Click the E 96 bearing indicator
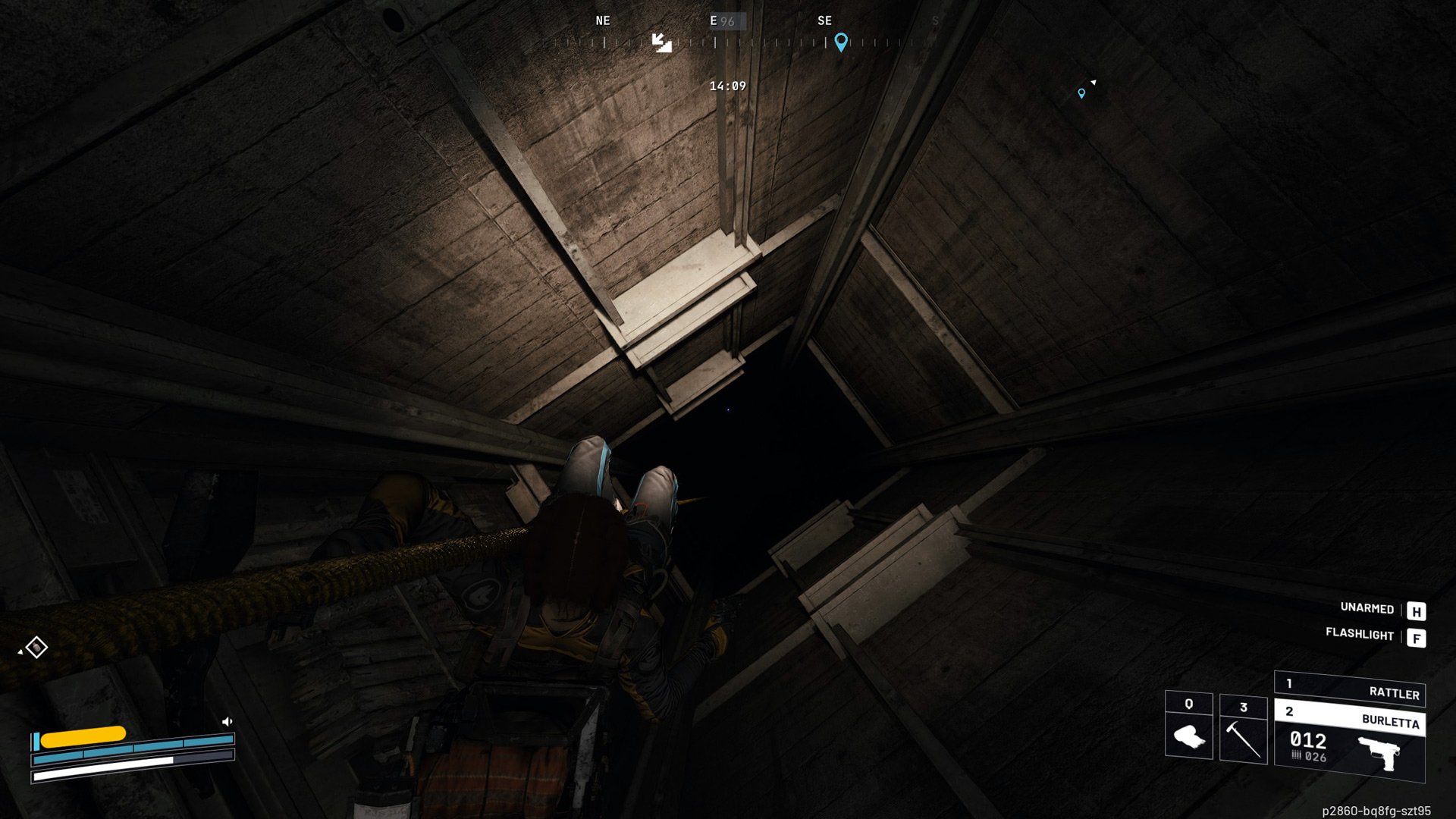 pos(722,20)
